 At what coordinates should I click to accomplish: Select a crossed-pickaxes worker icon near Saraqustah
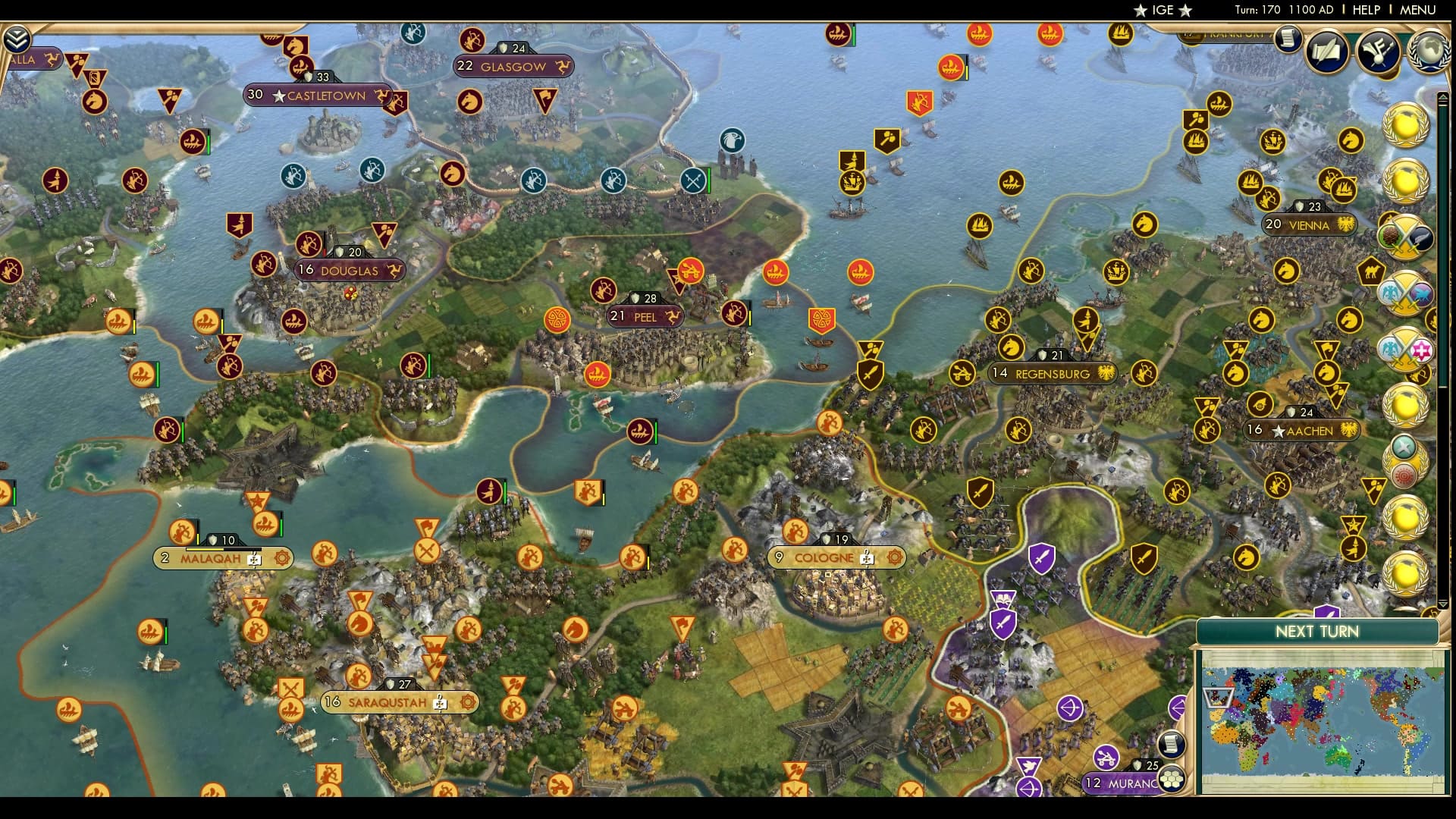click(293, 686)
